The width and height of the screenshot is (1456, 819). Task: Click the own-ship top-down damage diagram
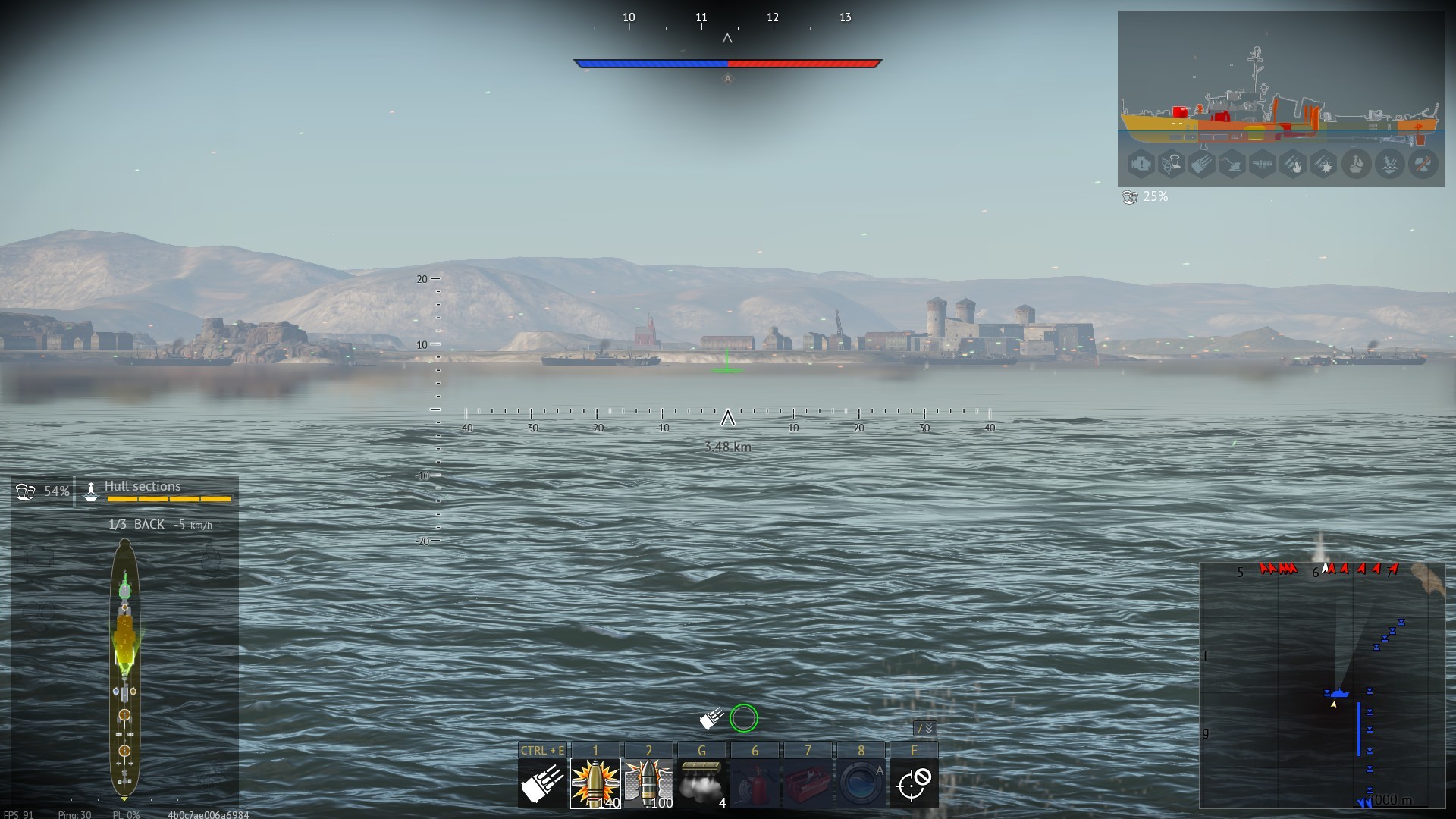coord(124,667)
